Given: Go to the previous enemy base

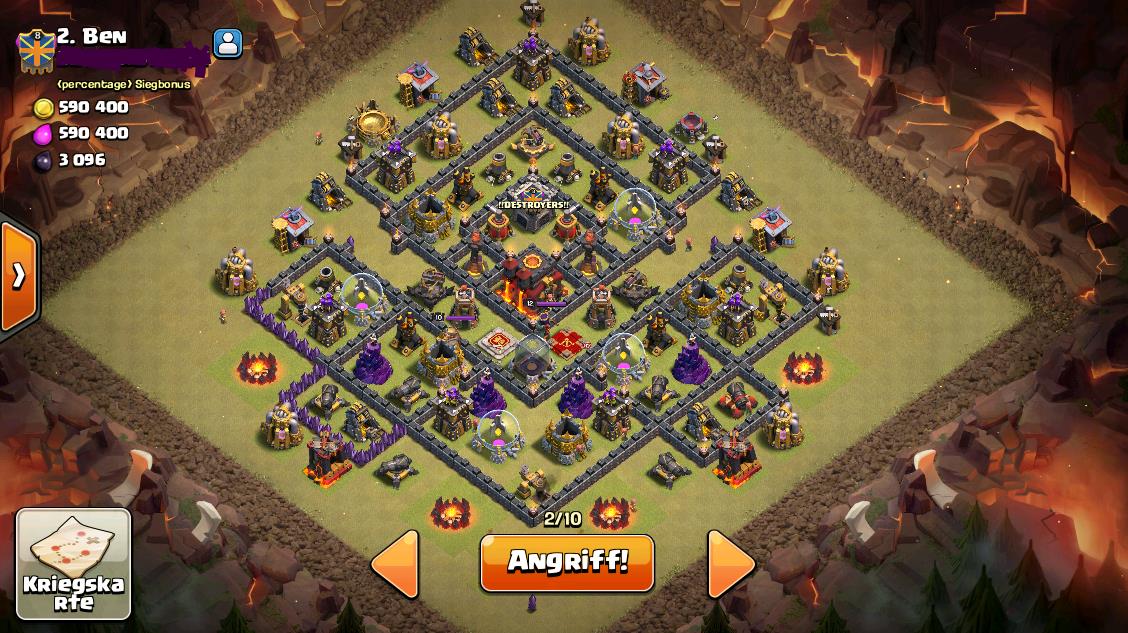Looking at the screenshot, I should [395, 564].
